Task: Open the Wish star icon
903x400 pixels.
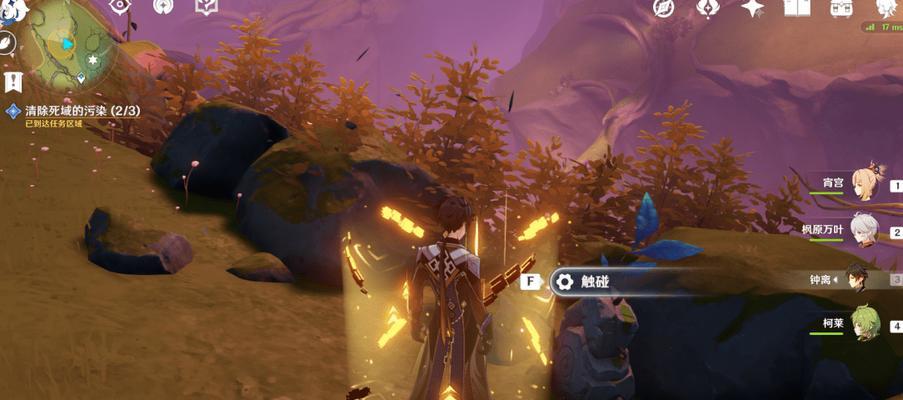Action: pyautogui.click(x=752, y=7)
